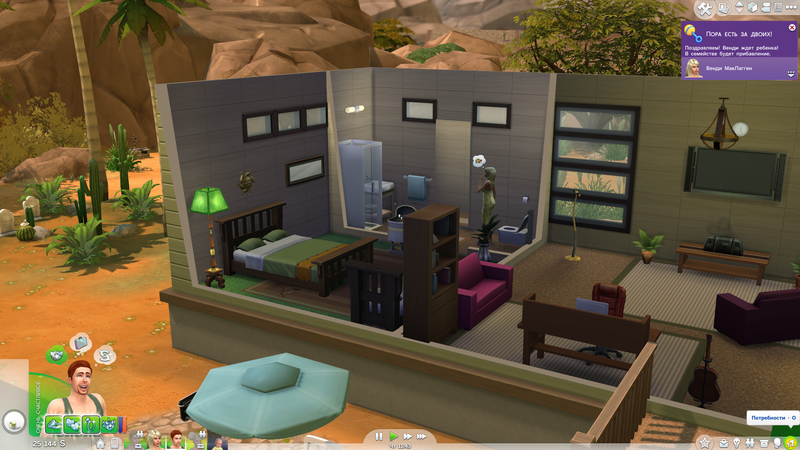The height and width of the screenshot is (450, 800).
Task: Set game speed to fast forward
Action: (407, 437)
